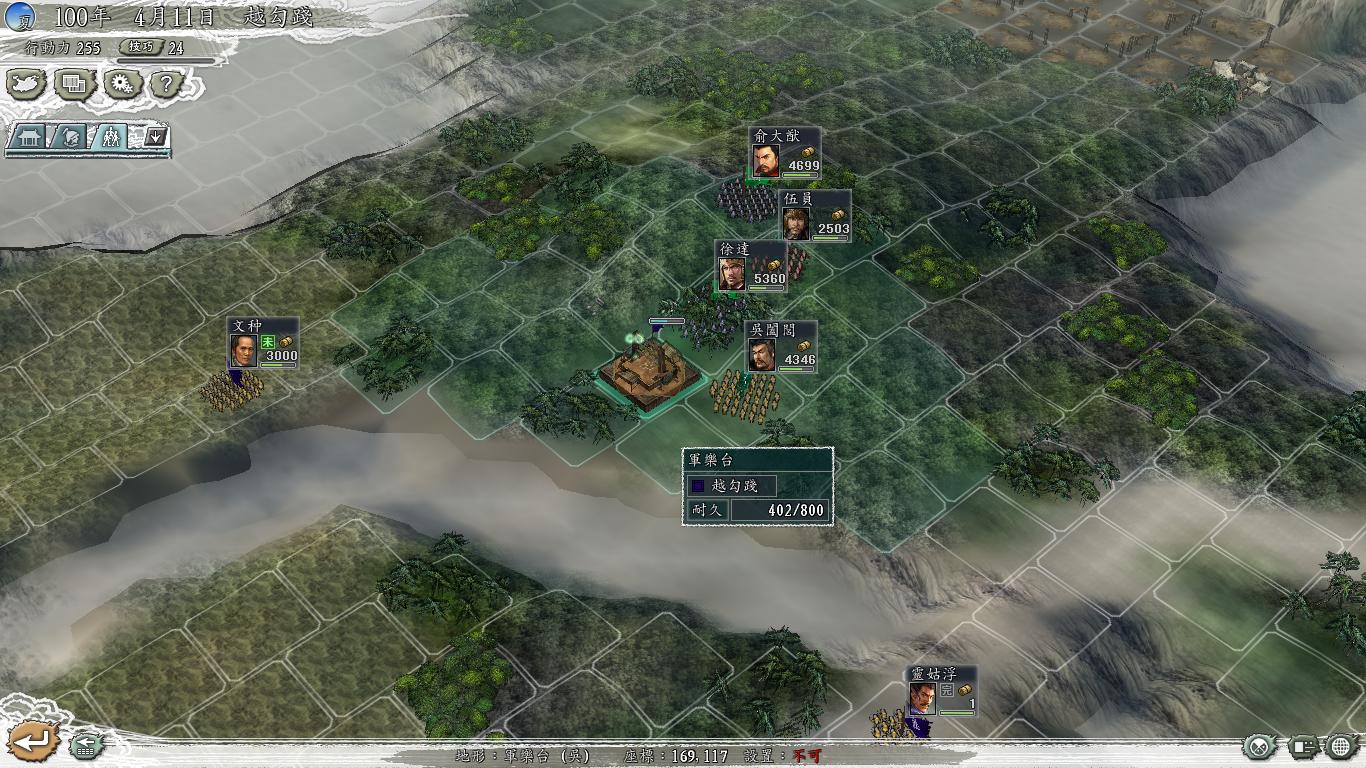Image resolution: width=1366 pixels, height=768 pixels.
Task: Switch to the troop units tab
Action: [110, 137]
